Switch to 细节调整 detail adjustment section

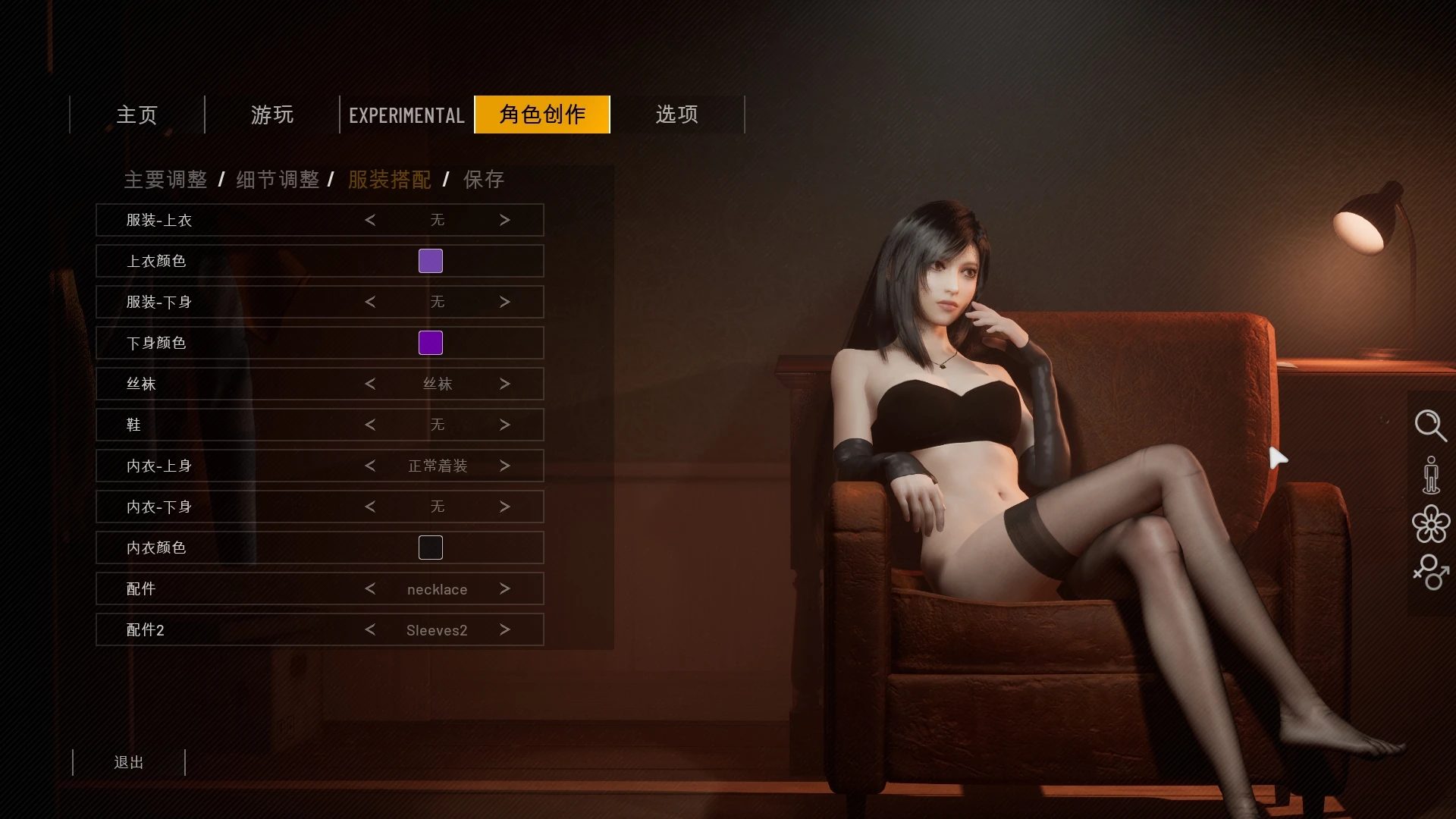(x=278, y=180)
